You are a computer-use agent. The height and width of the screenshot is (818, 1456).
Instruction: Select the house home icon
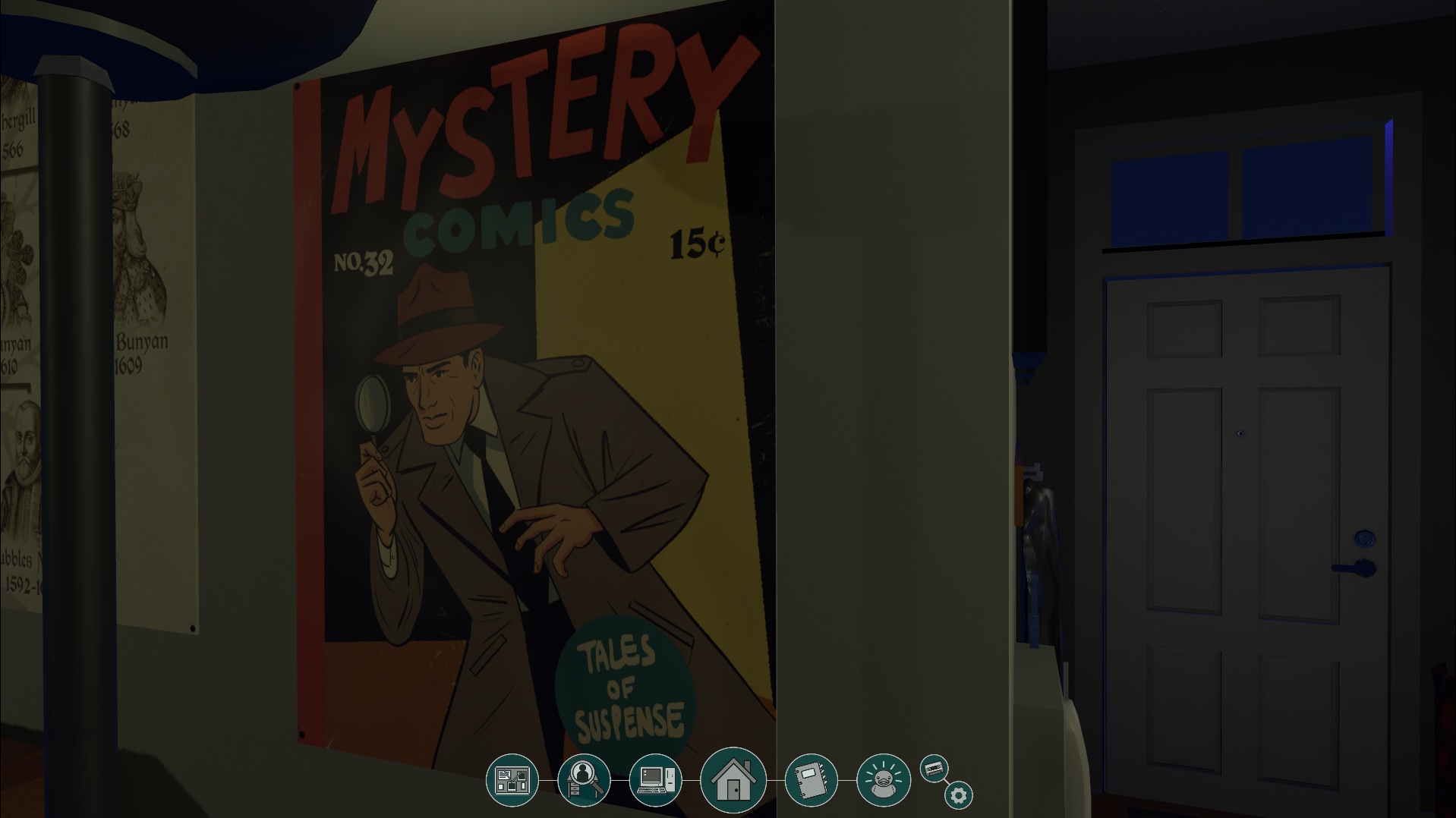coord(733,779)
